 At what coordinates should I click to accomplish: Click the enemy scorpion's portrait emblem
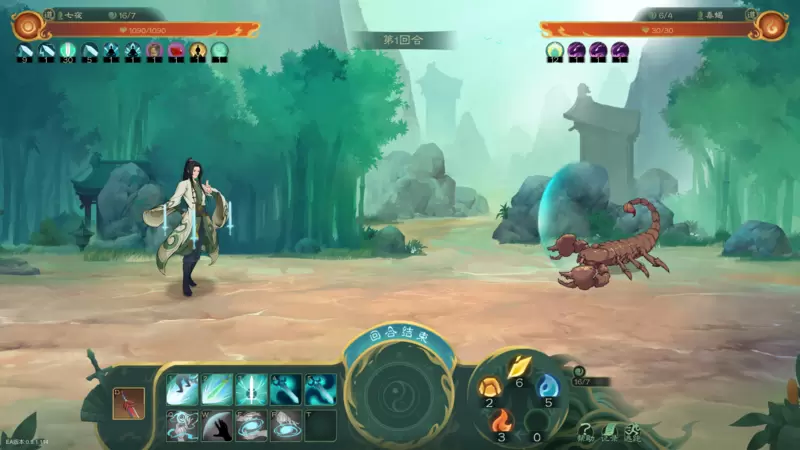(x=771, y=25)
